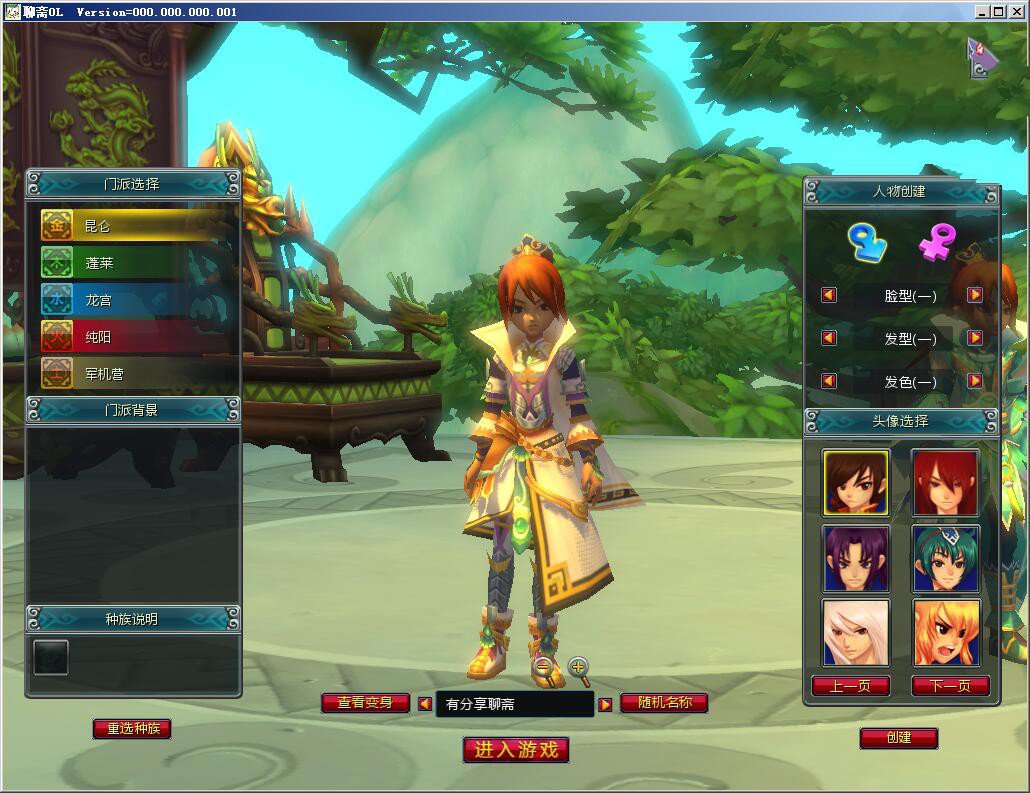Viewport: 1030px width, 793px height.
Task: Enter the game with 进入游戏
Action: pos(516,750)
